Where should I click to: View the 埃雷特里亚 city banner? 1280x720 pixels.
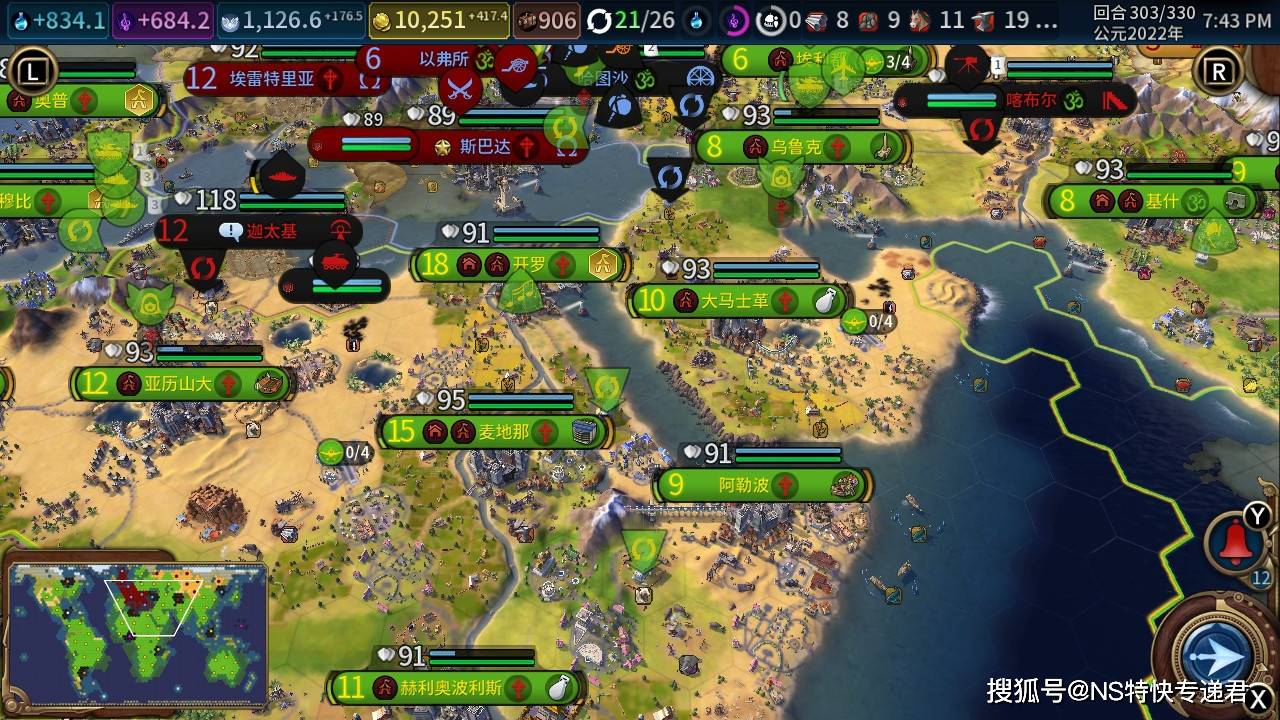[273, 79]
